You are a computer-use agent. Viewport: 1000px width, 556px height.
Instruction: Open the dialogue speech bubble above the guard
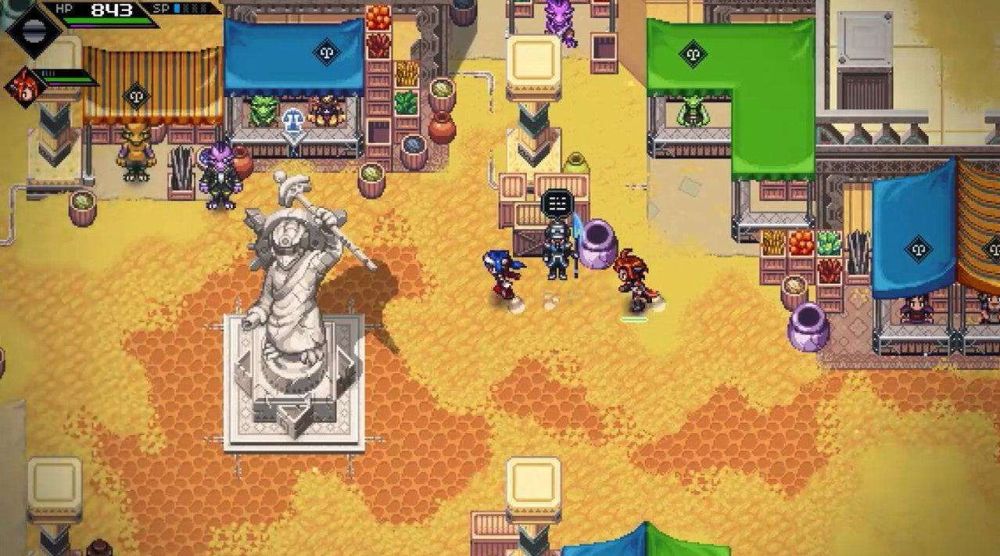[556, 203]
